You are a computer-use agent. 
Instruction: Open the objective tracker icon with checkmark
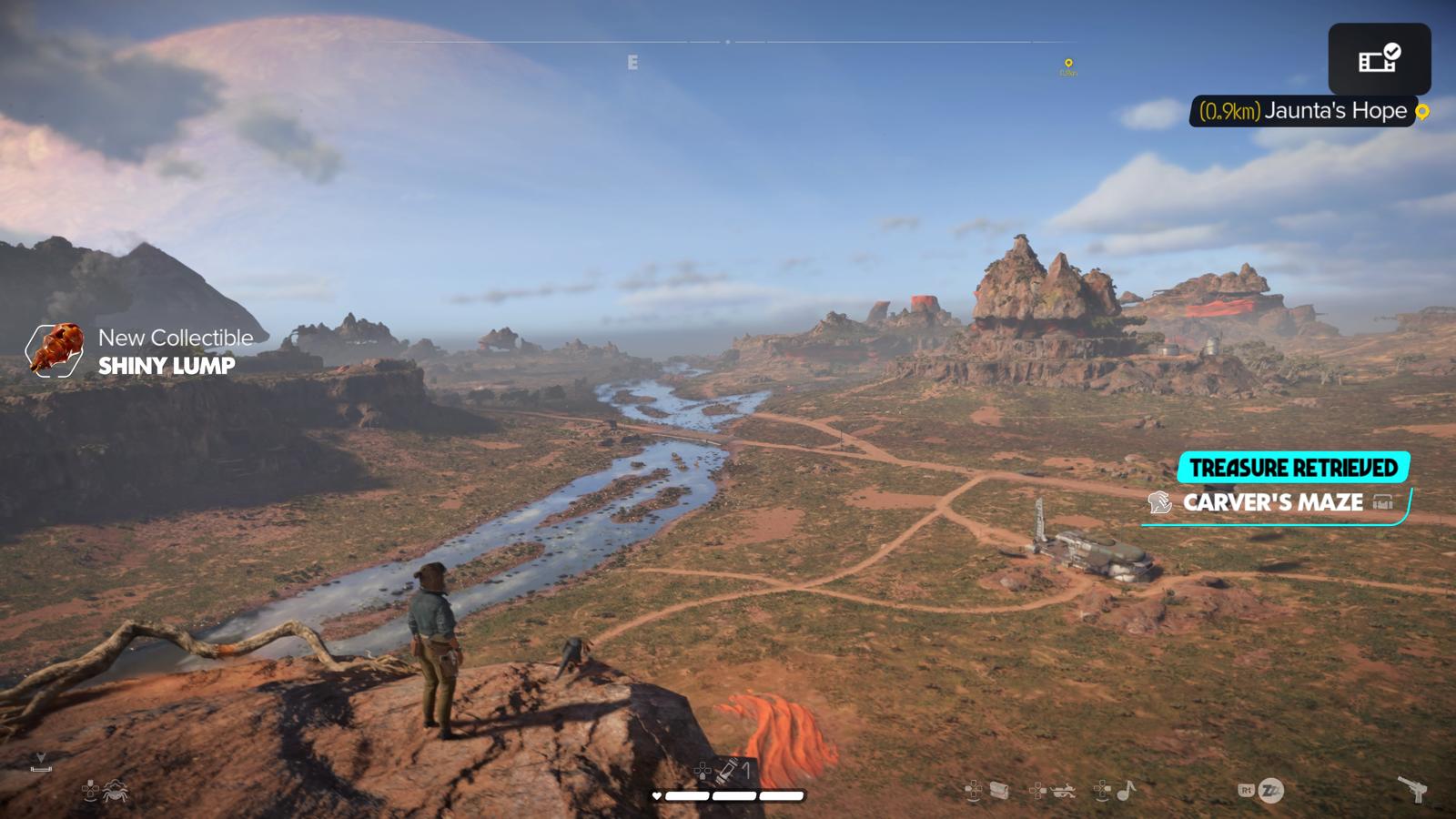coord(1379,59)
